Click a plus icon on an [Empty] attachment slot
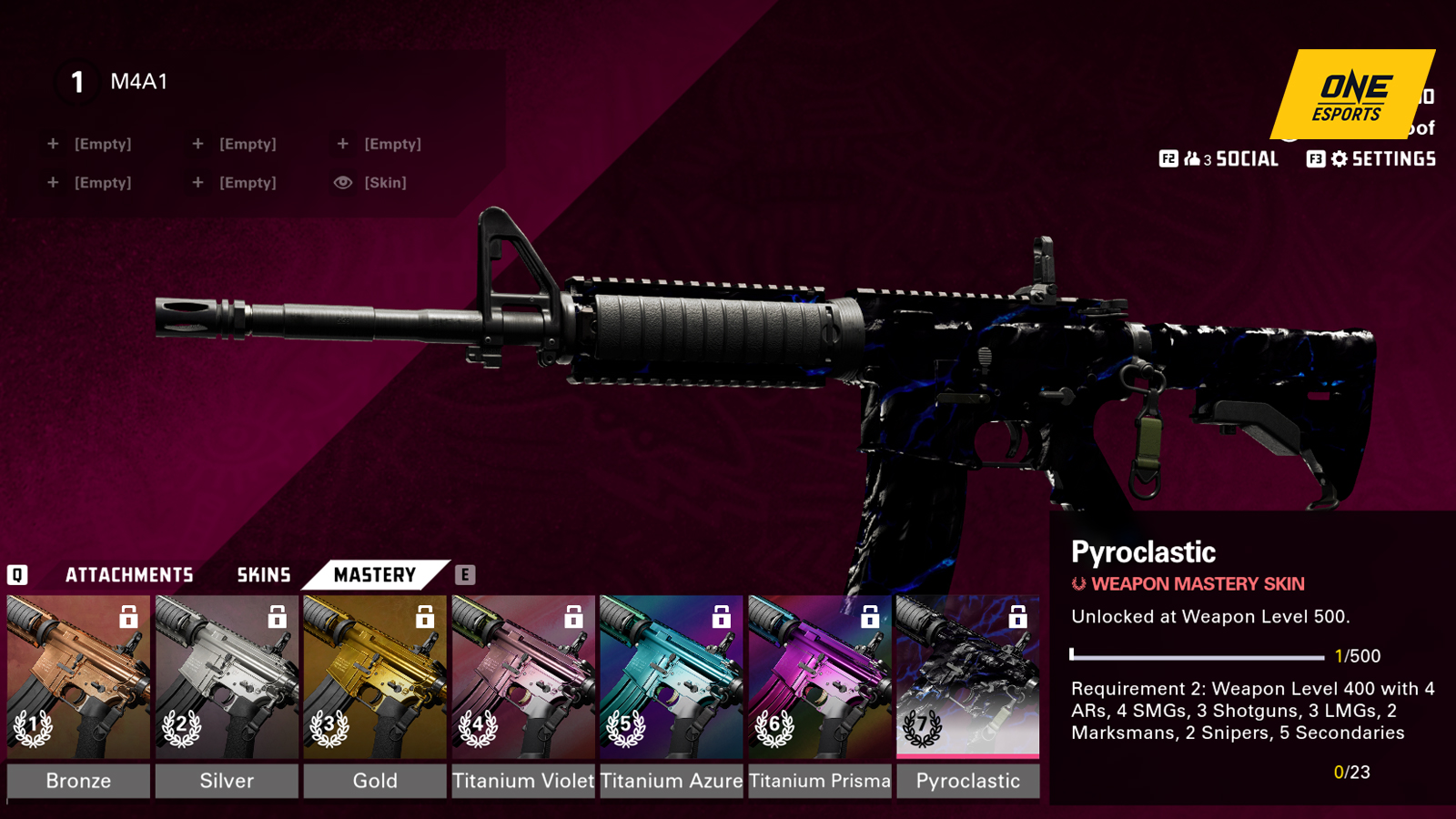 [53, 143]
